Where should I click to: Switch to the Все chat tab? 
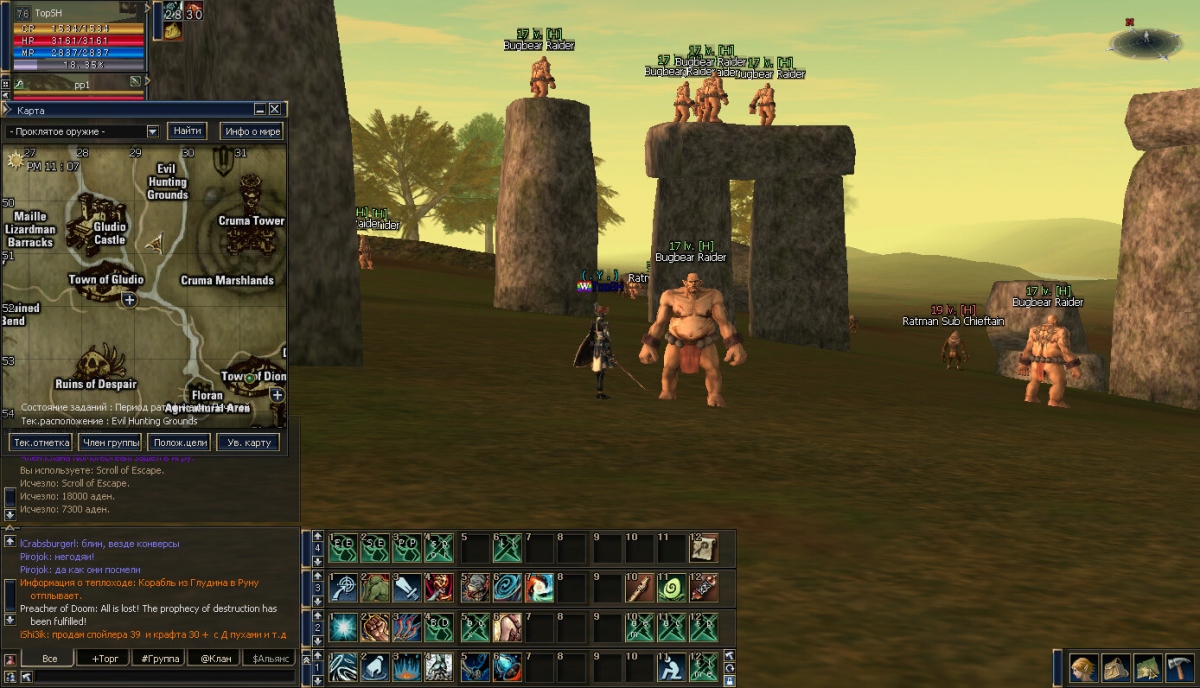click(x=50, y=658)
